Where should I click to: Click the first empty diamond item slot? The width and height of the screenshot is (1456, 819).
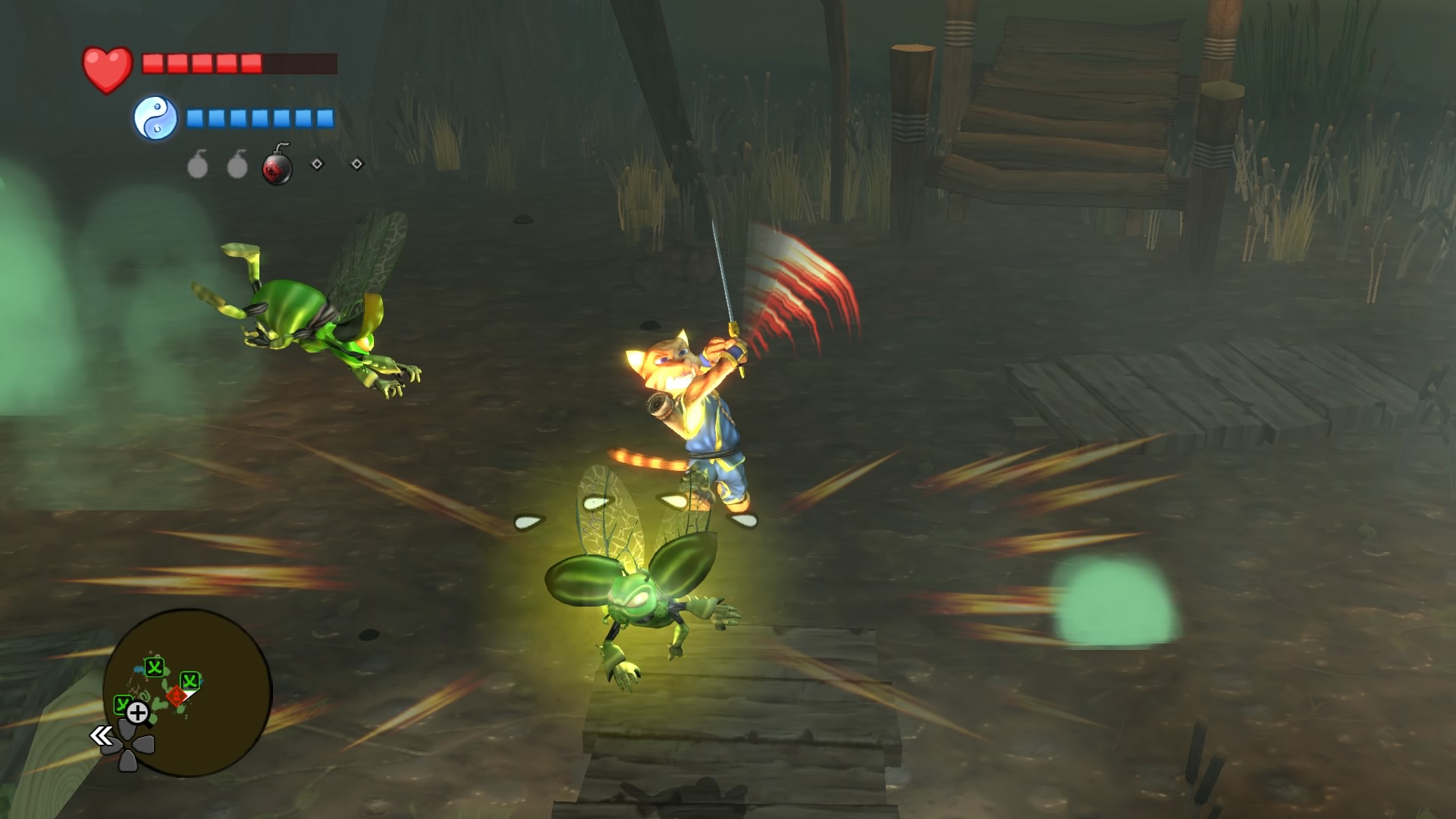click(315, 163)
